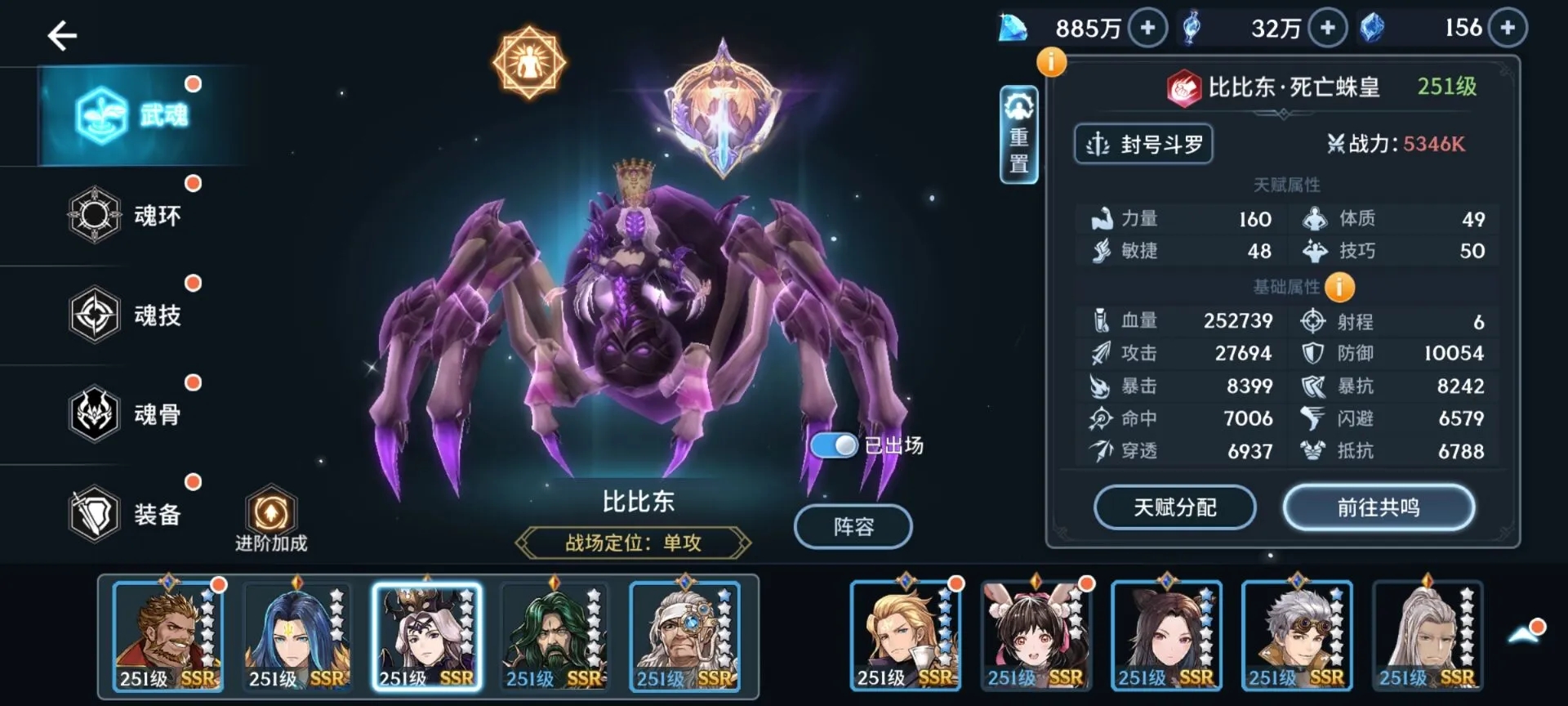
Task: Deselect the highlighted third hero in lineup
Action: click(428, 637)
